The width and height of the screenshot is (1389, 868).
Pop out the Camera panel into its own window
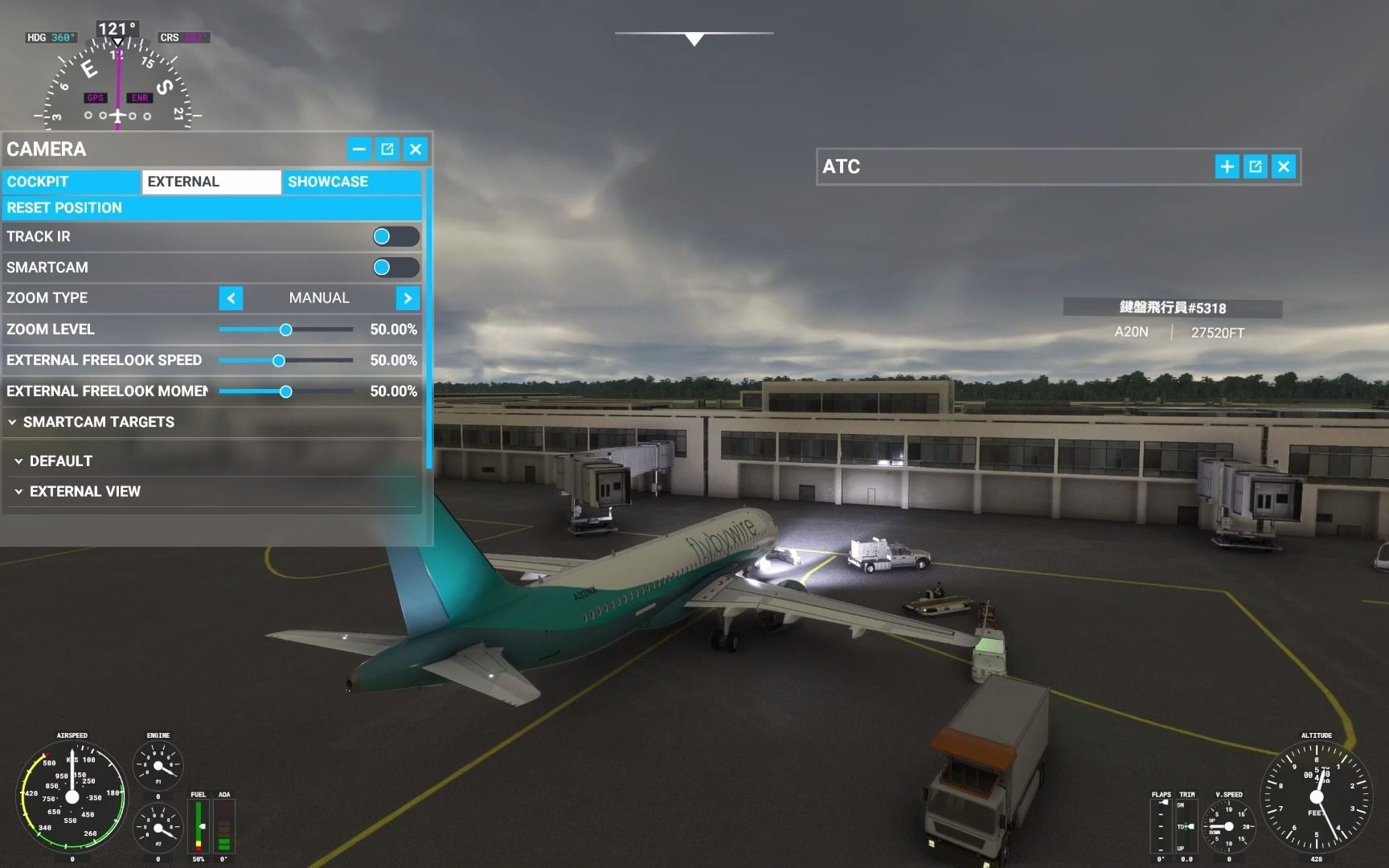tap(387, 149)
